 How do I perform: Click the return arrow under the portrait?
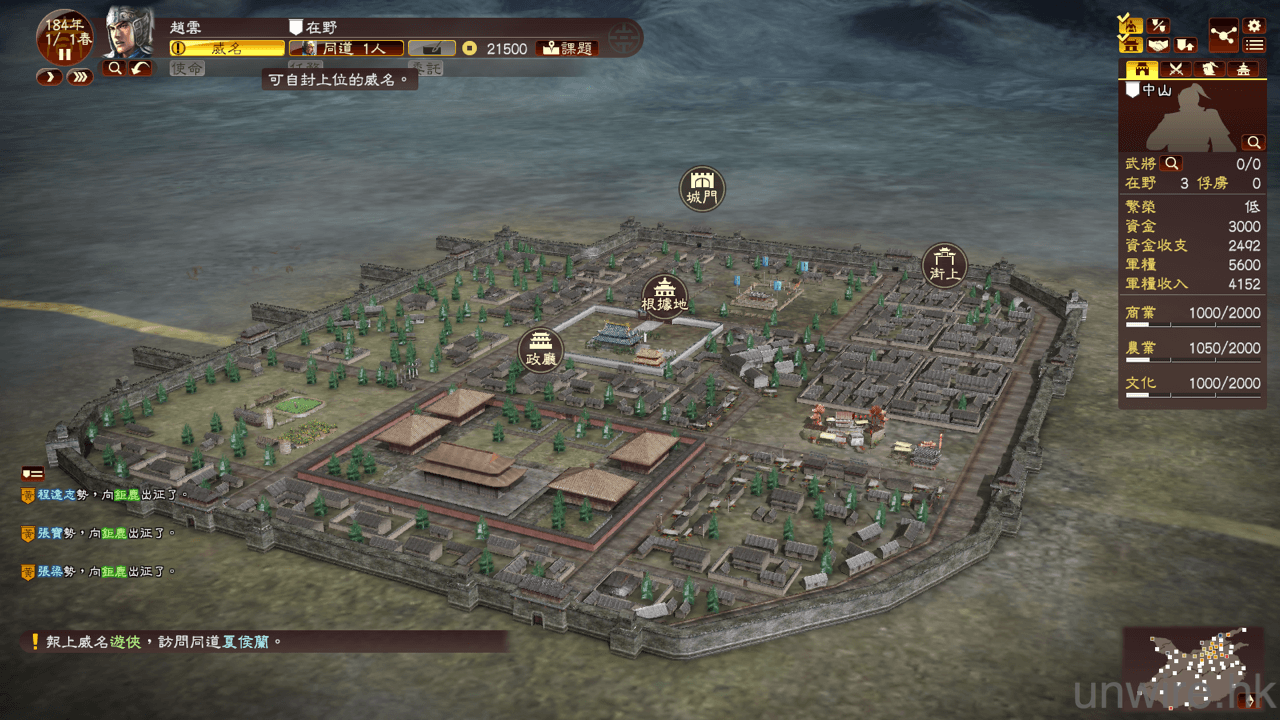(141, 68)
